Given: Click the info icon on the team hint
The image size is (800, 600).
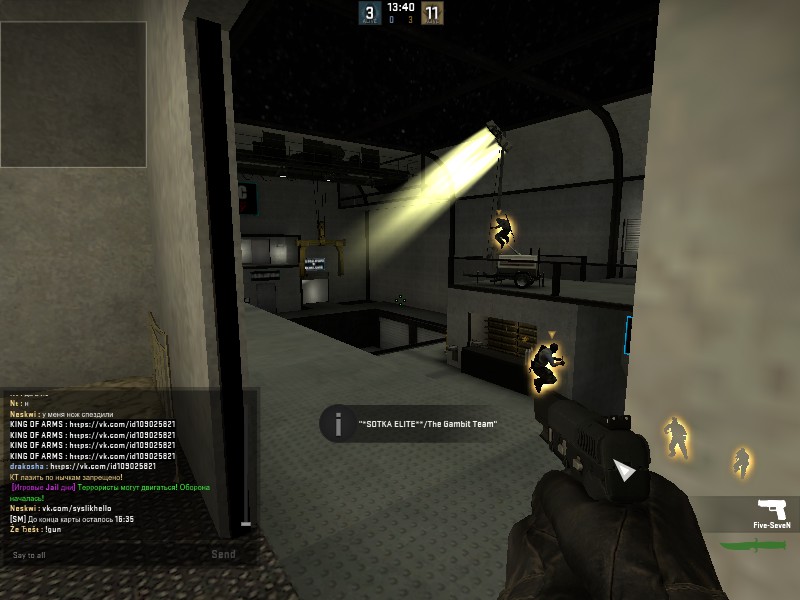Looking at the screenshot, I should pyautogui.click(x=338, y=422).
